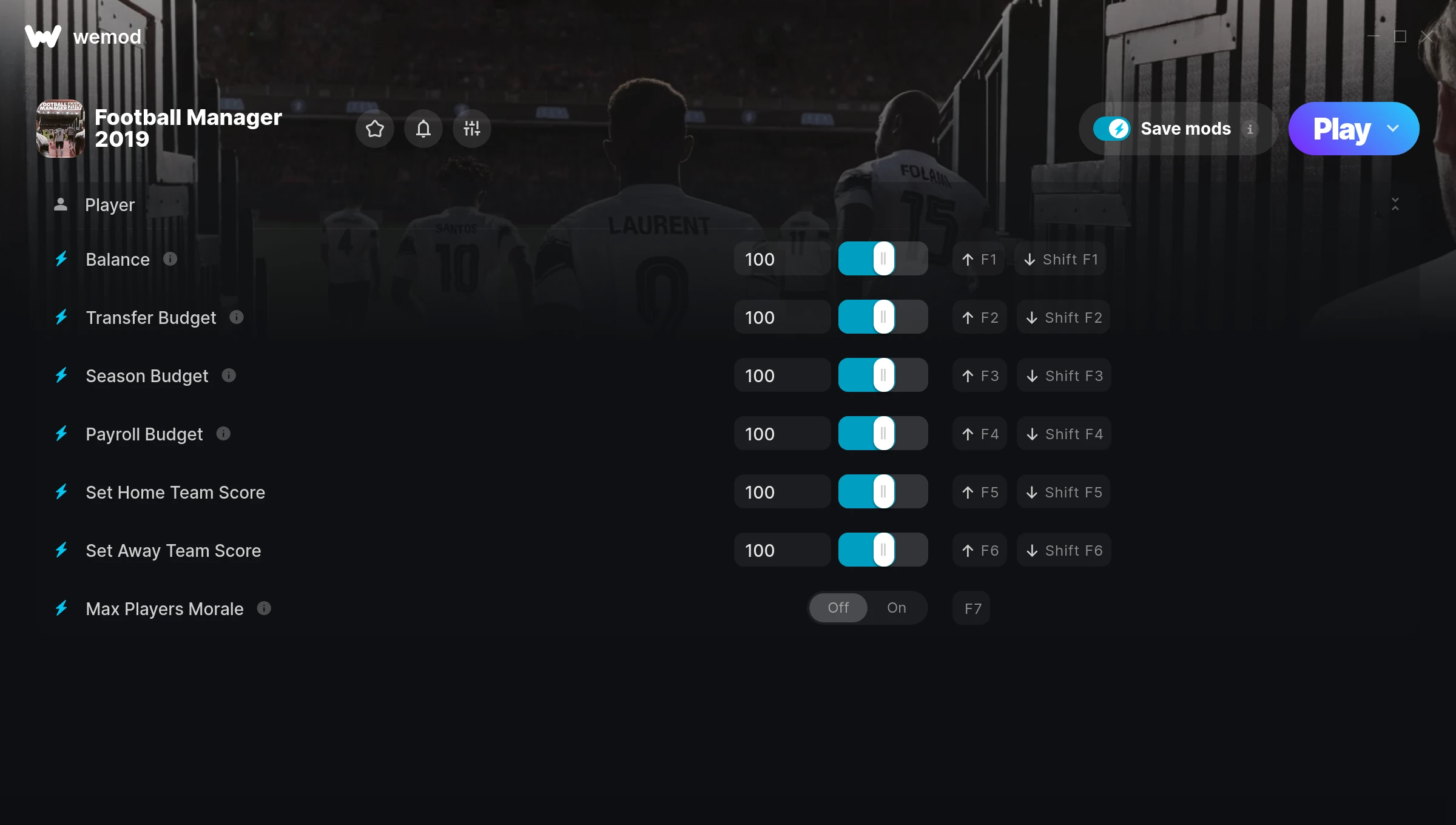Enable Max Players Morale by clicking On
Screen dimensions: 1456x825
tap(896, 607)
